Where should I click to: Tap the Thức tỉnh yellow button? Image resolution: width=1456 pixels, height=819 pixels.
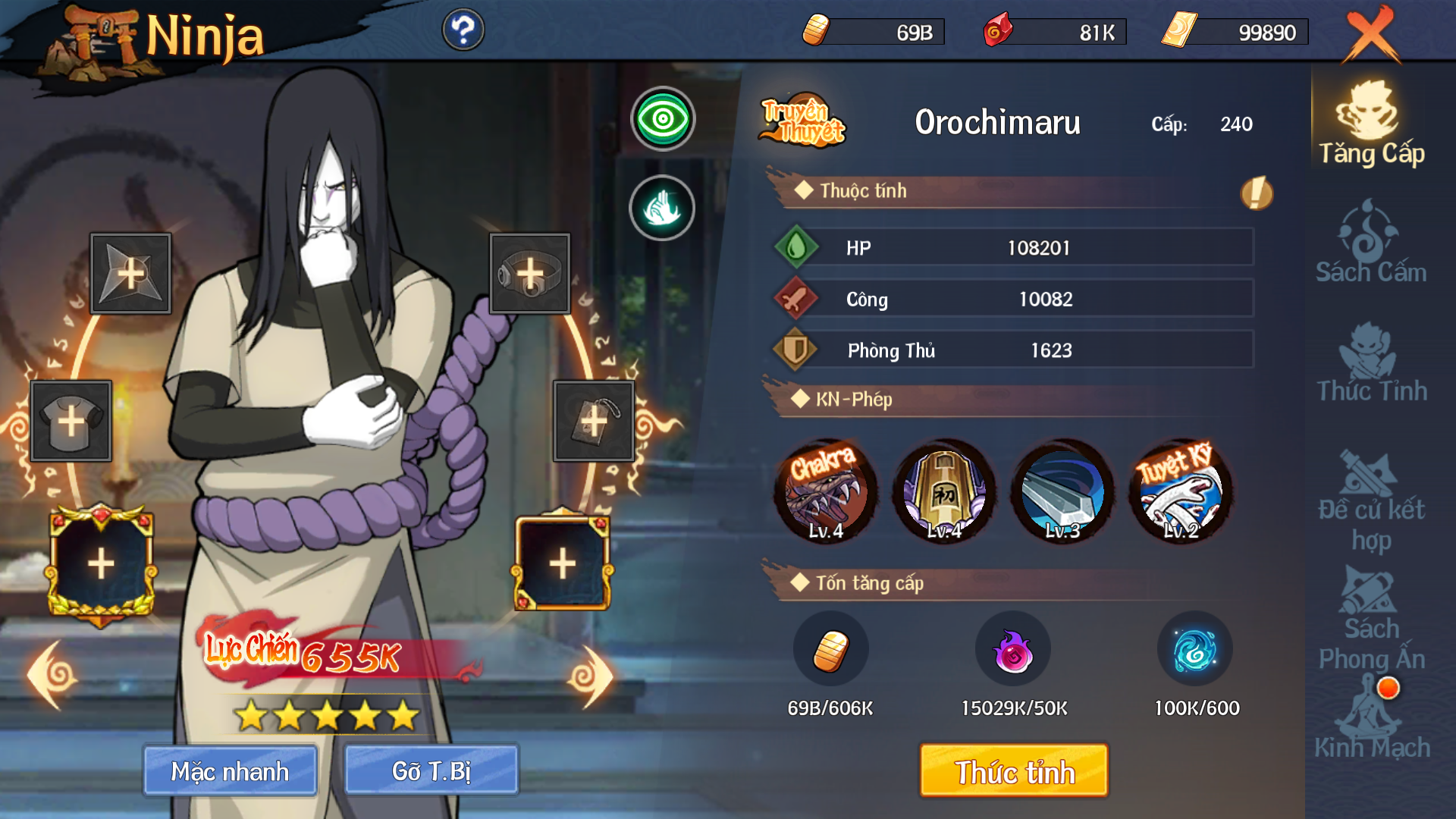pos(1014,770)
